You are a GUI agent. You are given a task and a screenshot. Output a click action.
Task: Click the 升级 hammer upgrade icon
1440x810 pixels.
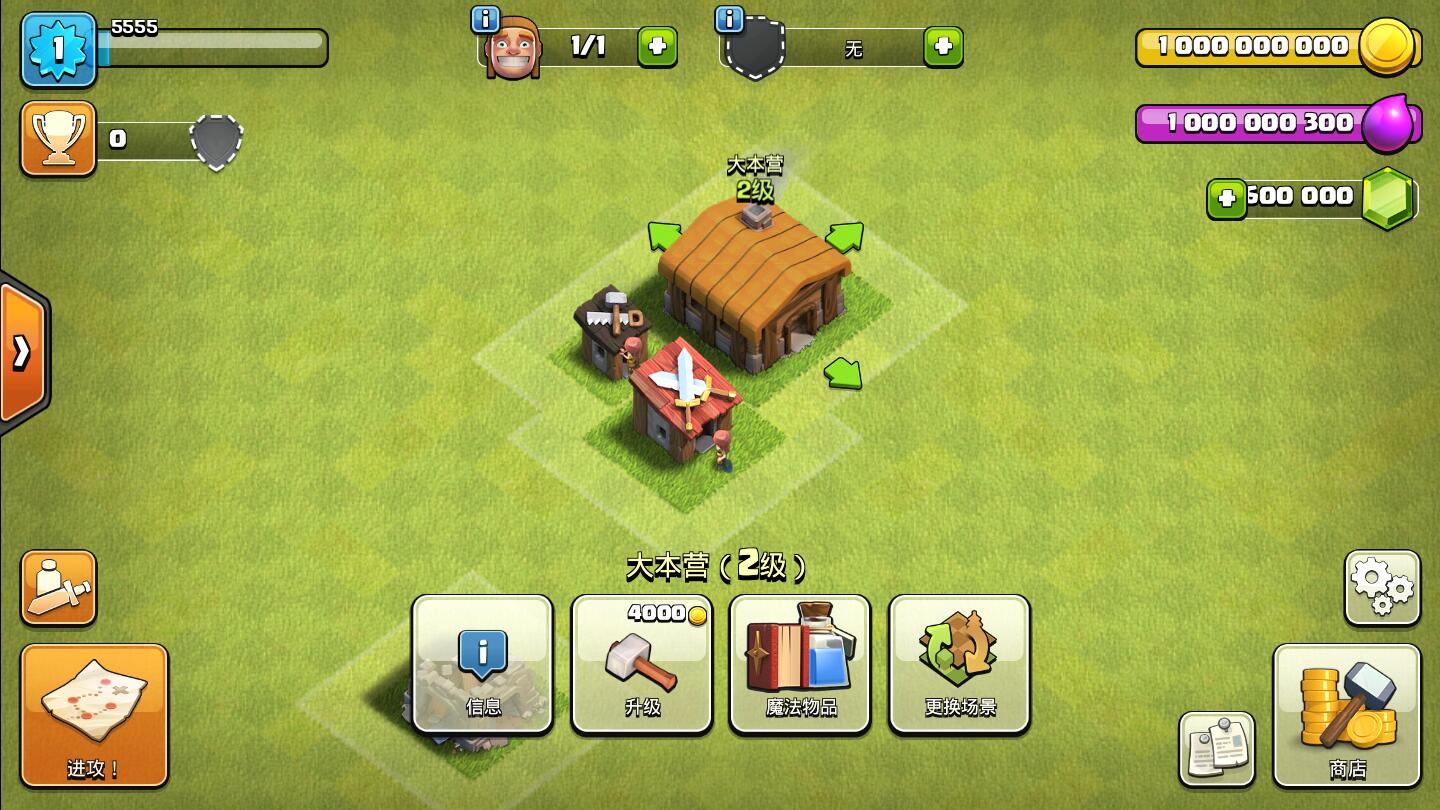click(x=641, y=661)
